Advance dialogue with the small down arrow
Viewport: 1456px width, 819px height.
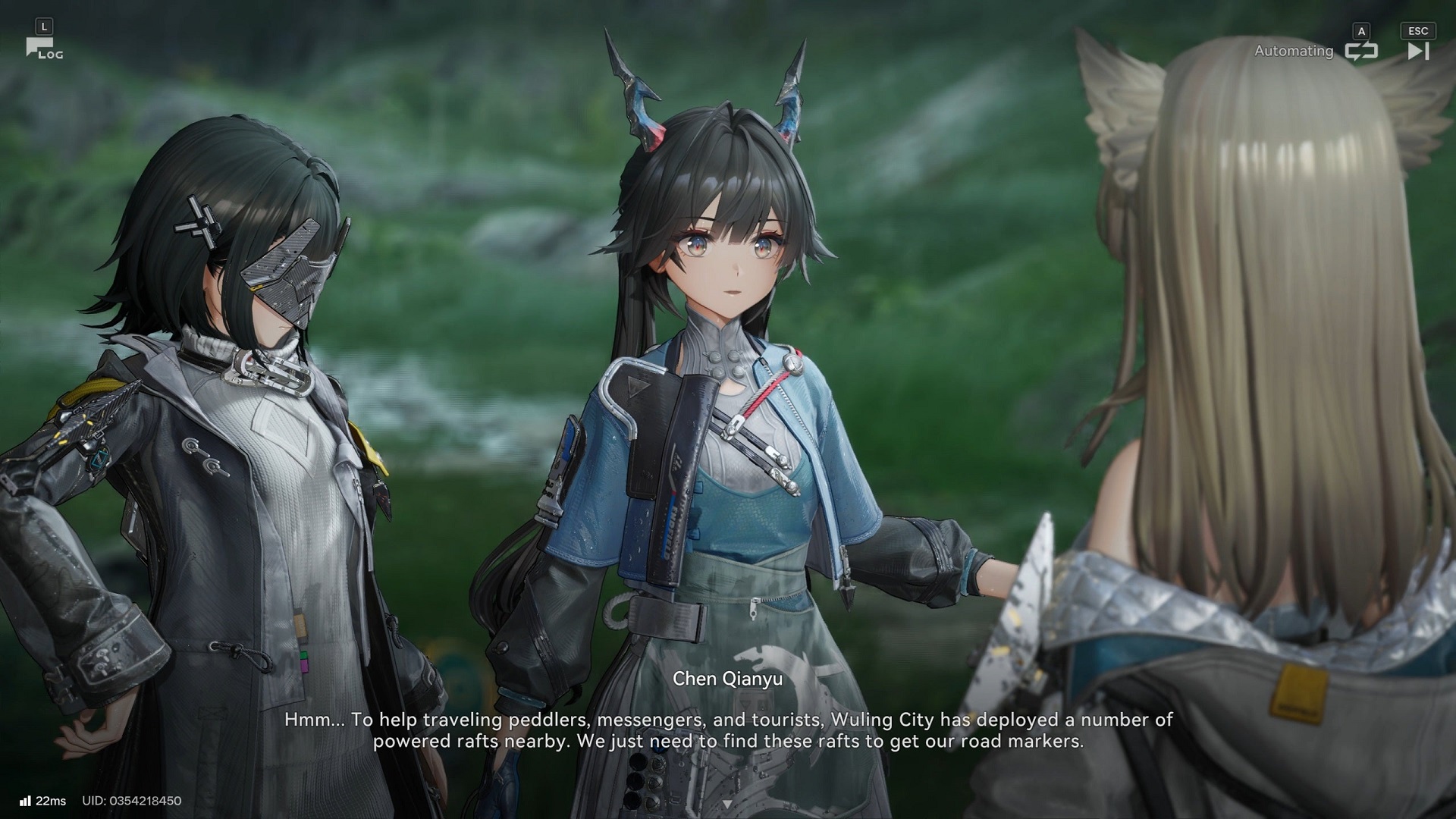(727, 803)
